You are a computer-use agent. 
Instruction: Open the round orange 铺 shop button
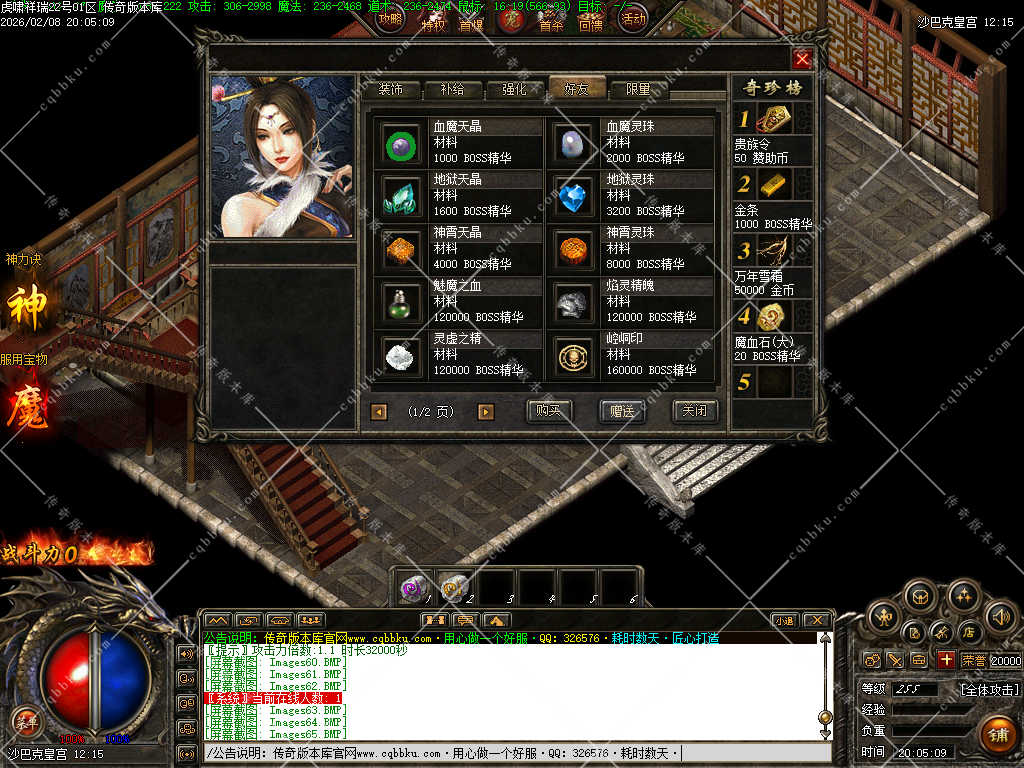(x=997, y=733)
